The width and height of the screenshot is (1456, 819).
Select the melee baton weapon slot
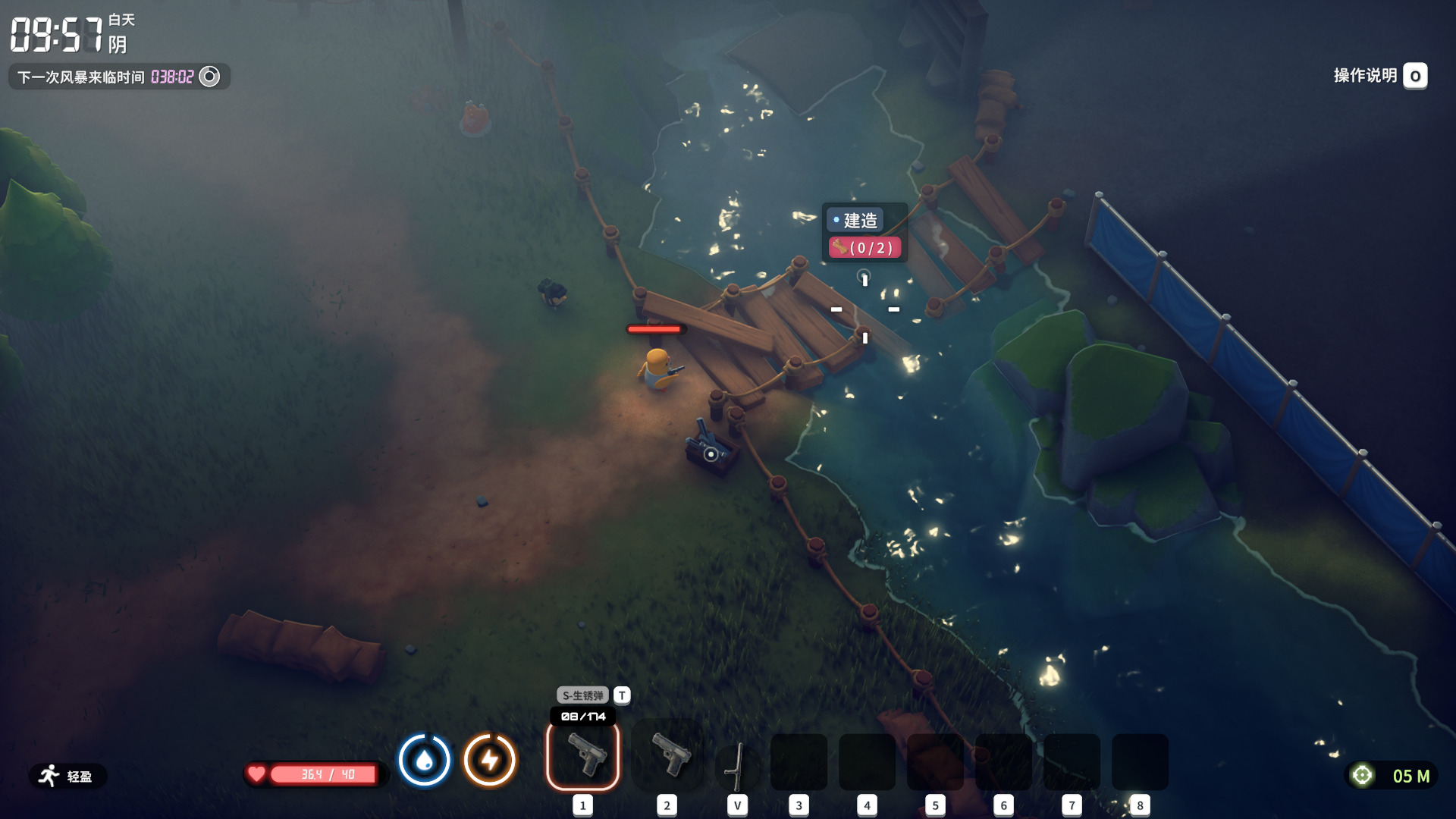(737, 766)
